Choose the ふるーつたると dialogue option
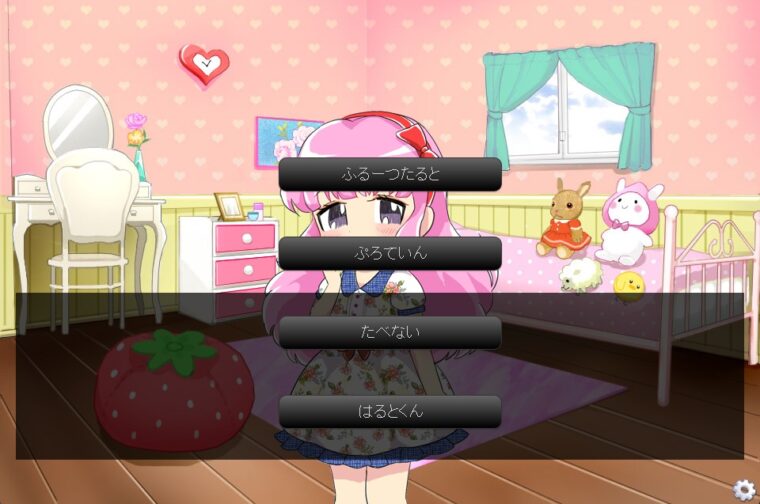This screenshot has width=760, height=504. pyautogui.click(x=390, y=174)
